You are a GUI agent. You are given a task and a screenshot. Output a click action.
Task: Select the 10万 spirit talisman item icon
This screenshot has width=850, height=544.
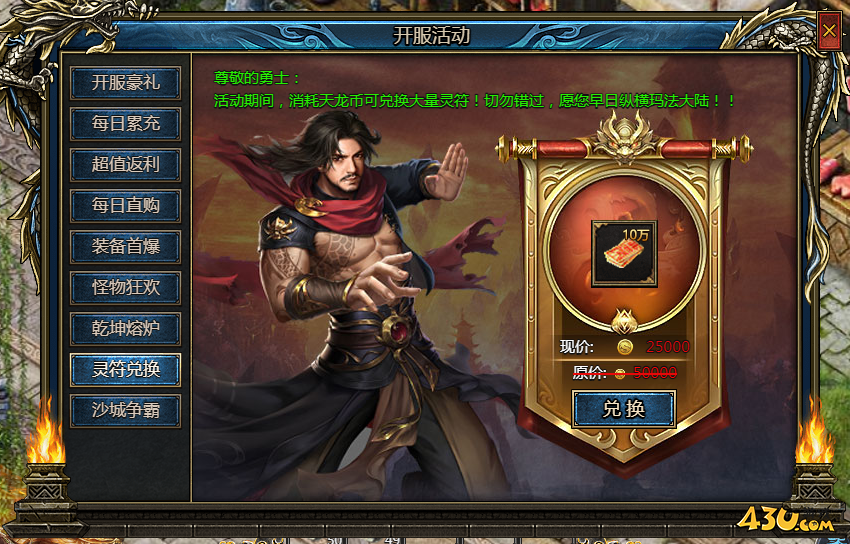pos(624,254)
